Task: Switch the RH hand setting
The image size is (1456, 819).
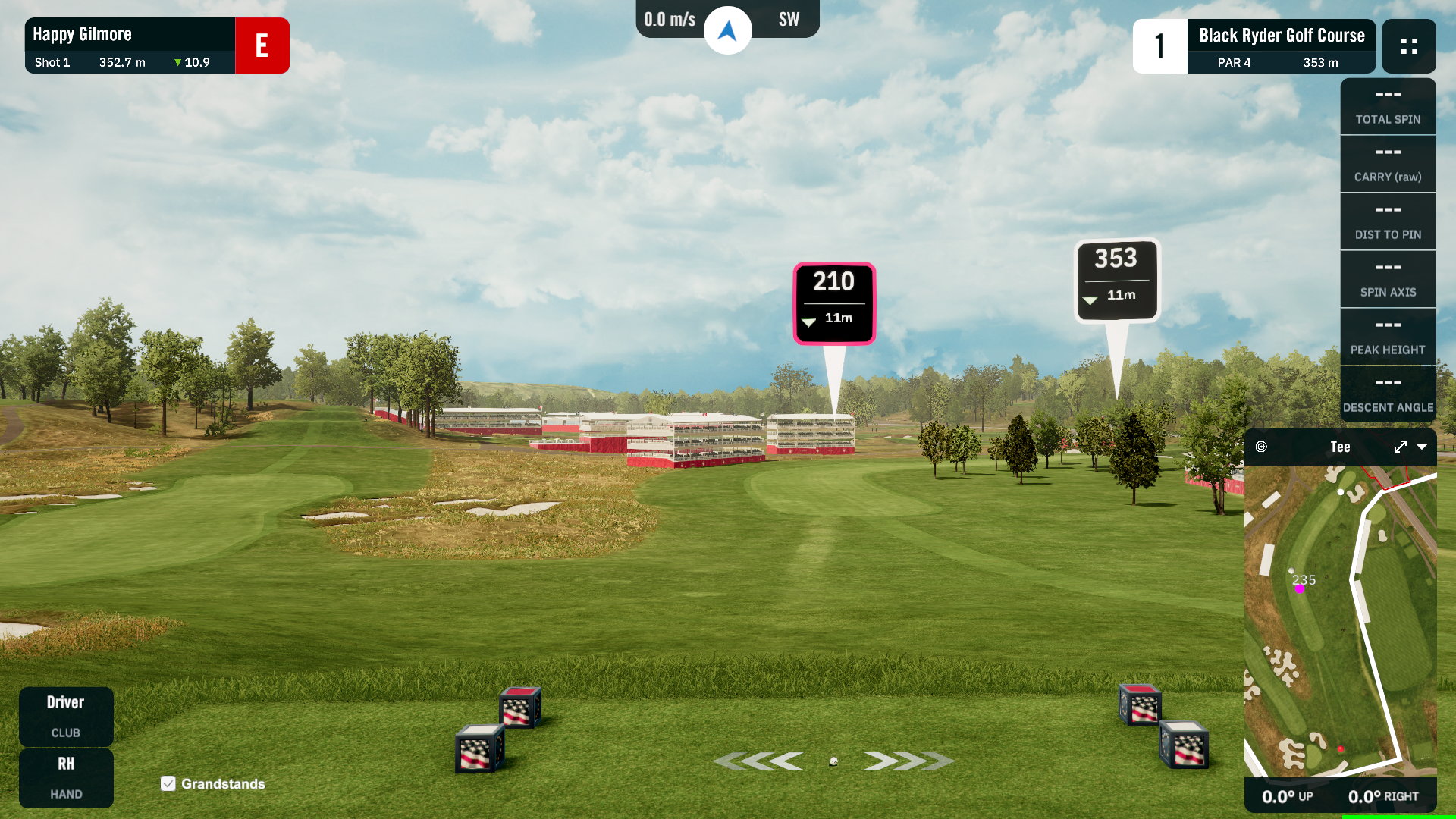Action: coord(66,777)
